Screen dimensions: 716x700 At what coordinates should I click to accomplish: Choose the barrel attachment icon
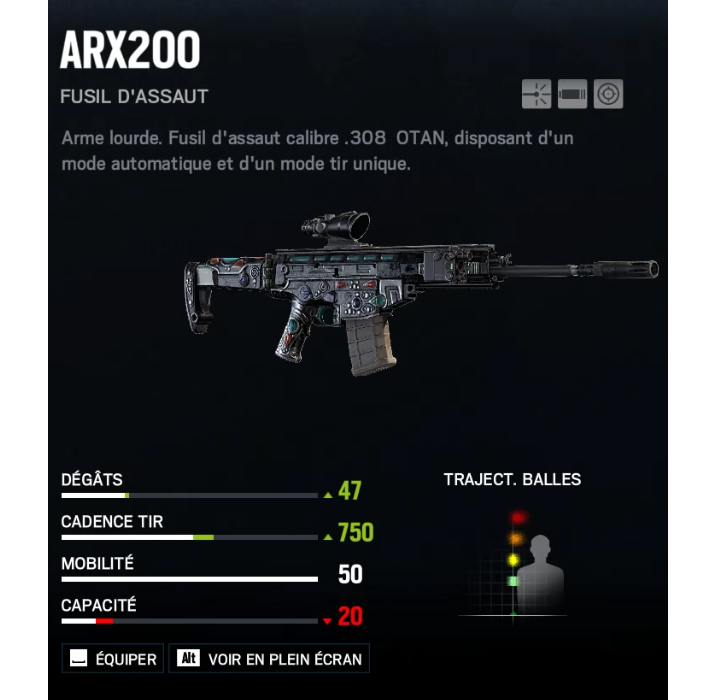(x=572, y=94)
